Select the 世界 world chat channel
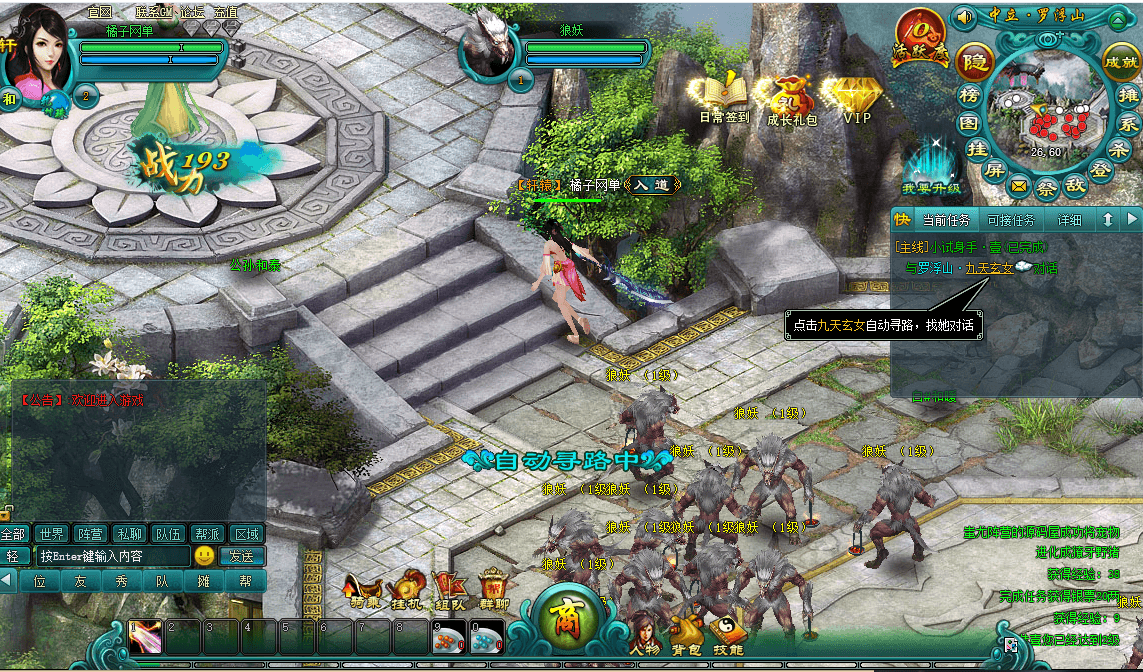1143x672 pixels. pyautogui.click(x=52, y=534)
